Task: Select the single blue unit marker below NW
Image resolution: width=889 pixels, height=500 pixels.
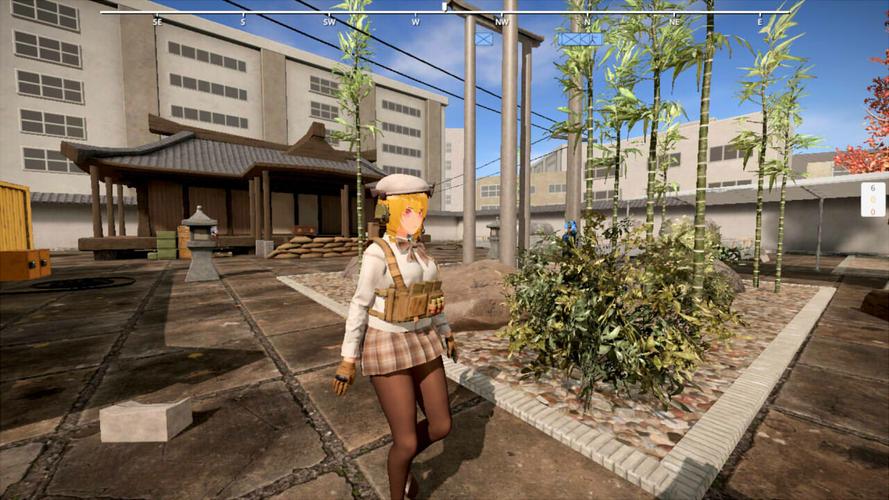Action: coord(484,39)
